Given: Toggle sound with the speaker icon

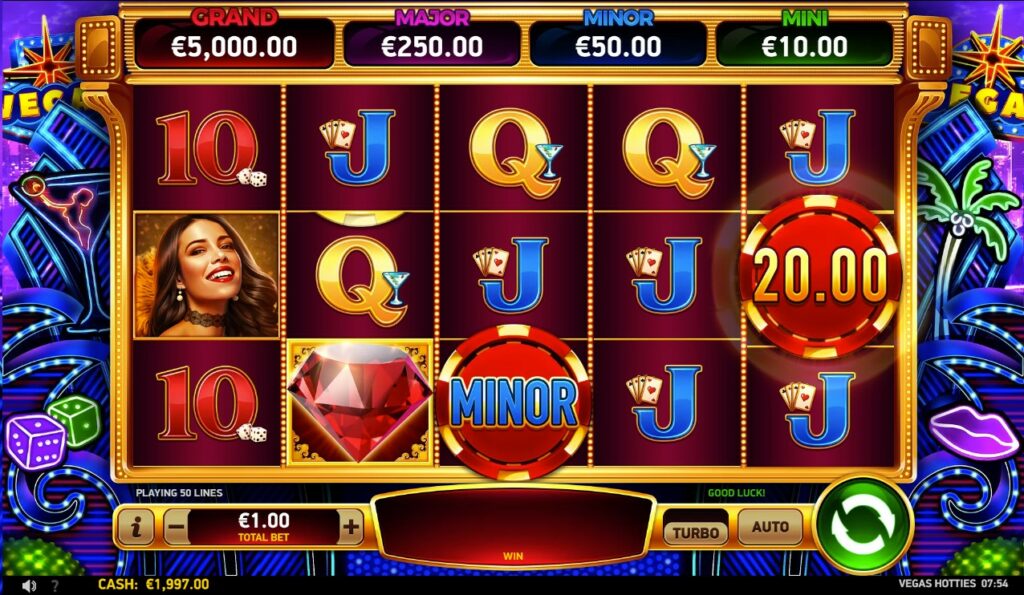Looking at the screenshot, I should pyautogui.click(x=29, y=585).
